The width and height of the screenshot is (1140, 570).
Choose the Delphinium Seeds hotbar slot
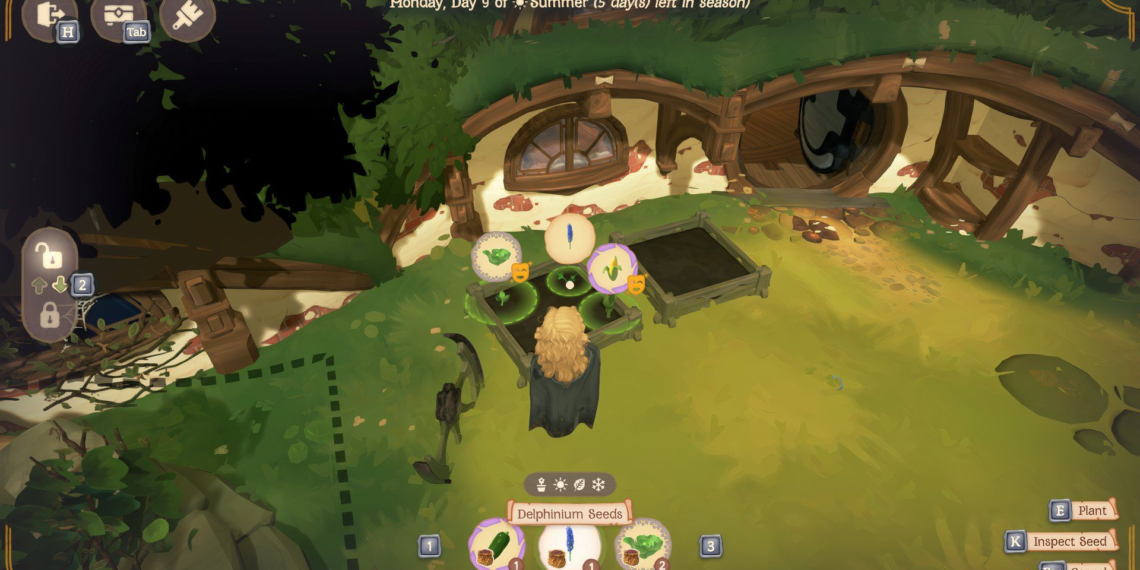tap(569, 547)
